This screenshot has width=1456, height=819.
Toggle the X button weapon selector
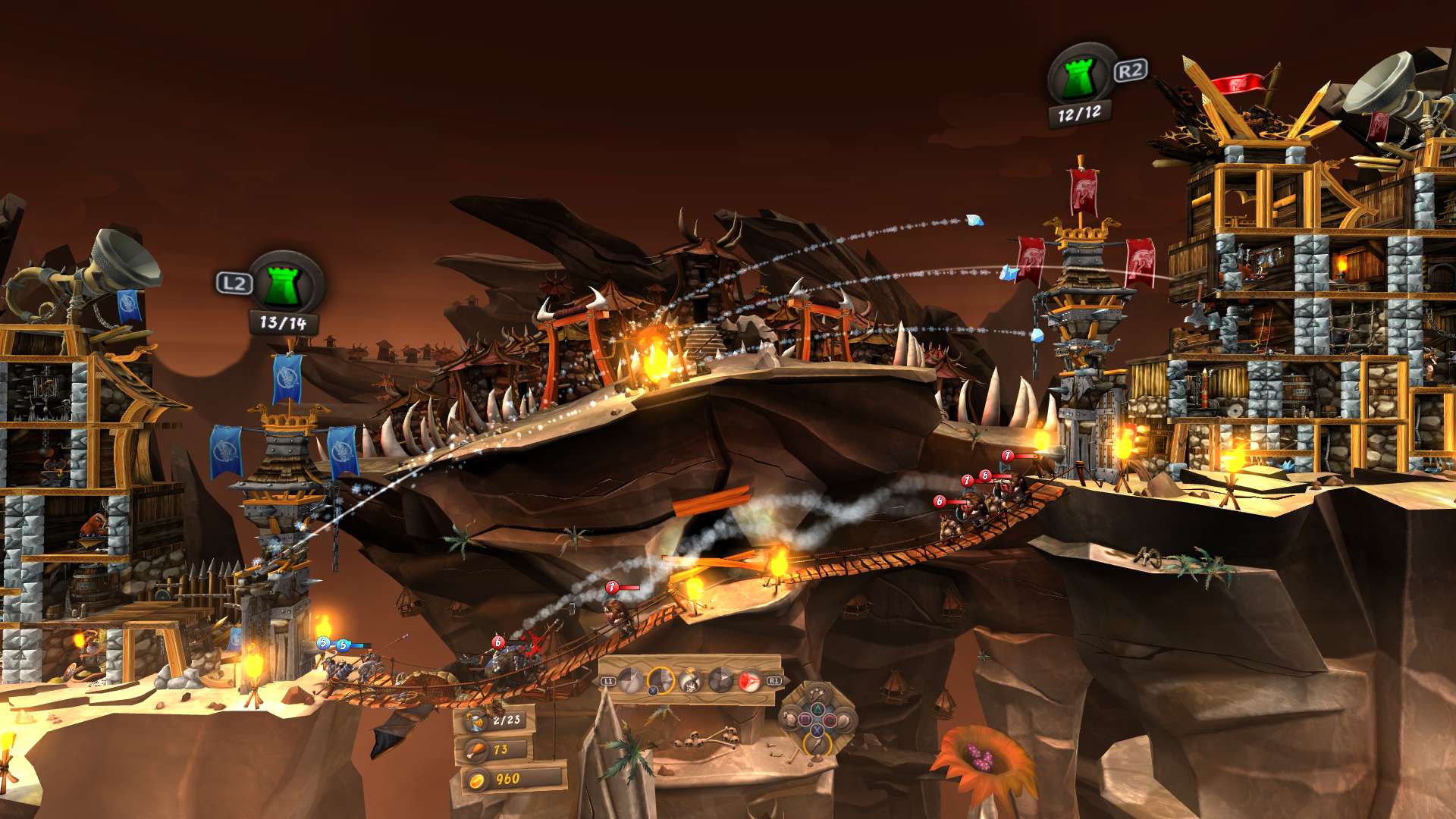pyautogui.click(x=654, y=691)
